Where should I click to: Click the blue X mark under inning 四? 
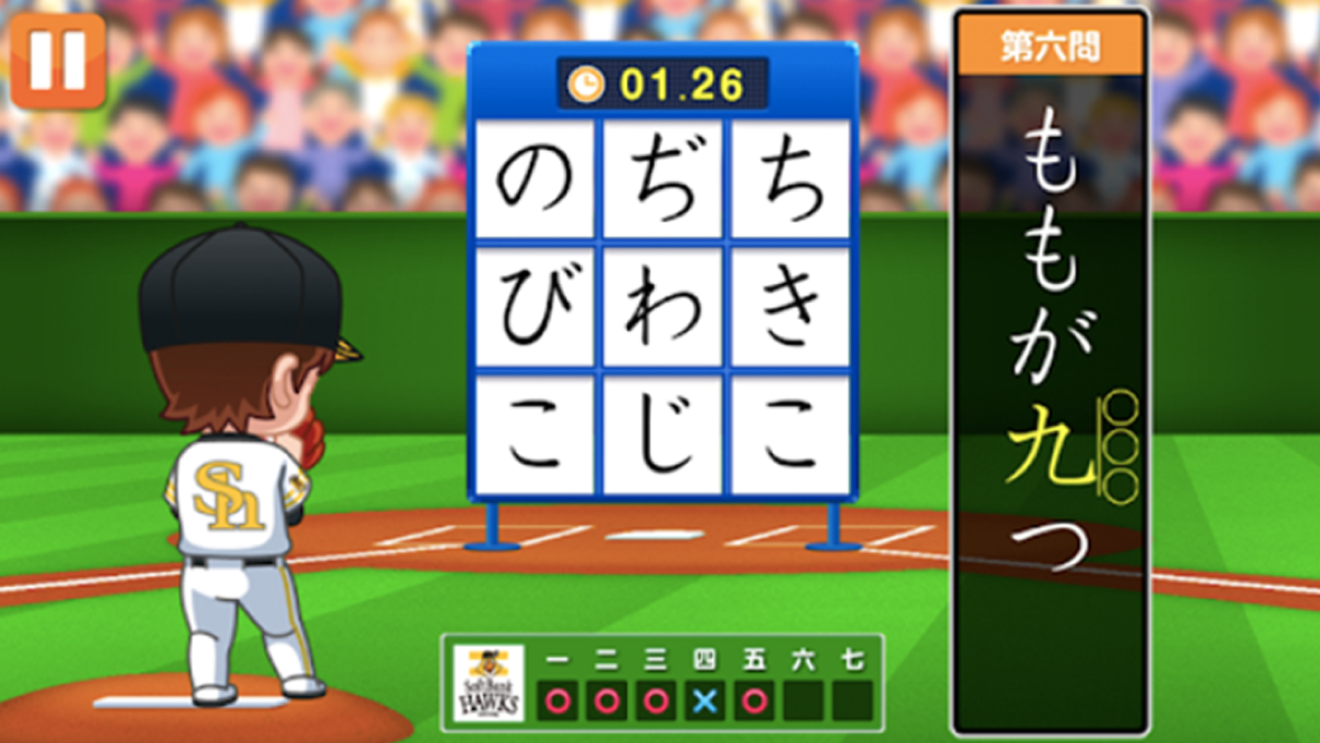coord(703,701)
